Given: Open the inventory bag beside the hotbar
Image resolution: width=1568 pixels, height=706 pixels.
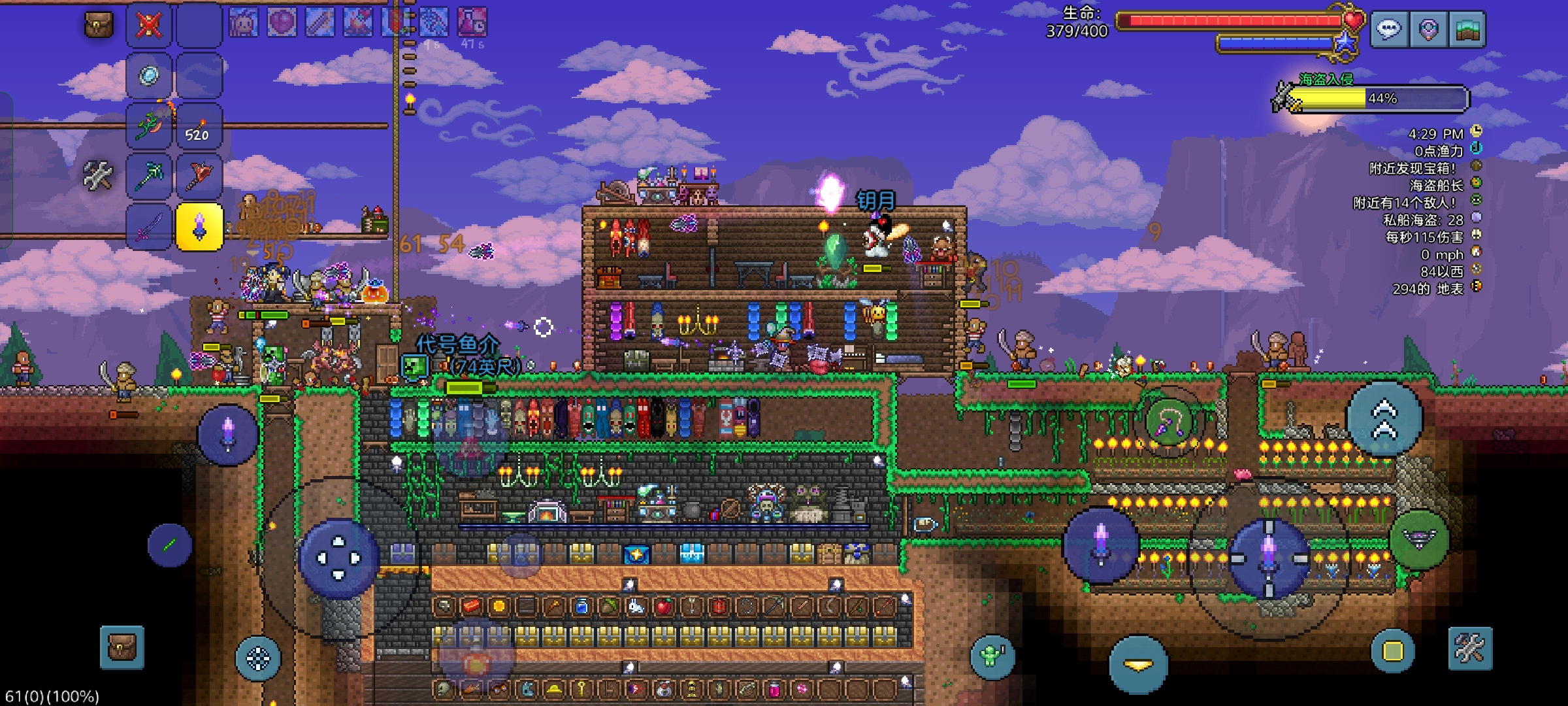Looking at the screenshot, I should pyautogui.click(x=99, y=25).
